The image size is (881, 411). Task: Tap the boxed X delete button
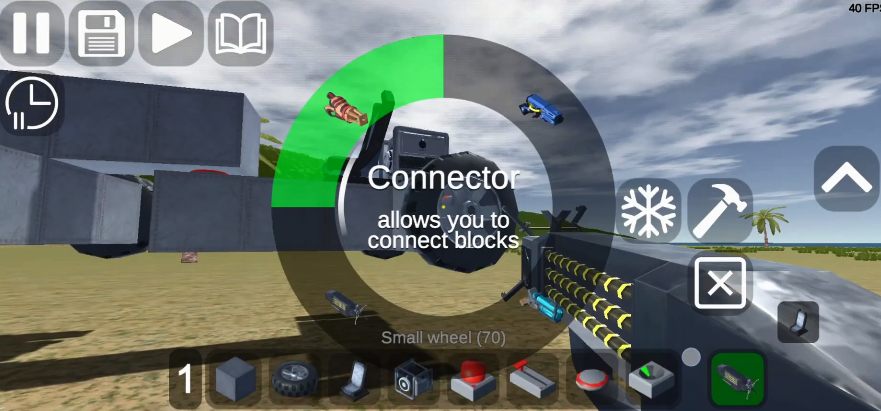[x=720, y=285]
